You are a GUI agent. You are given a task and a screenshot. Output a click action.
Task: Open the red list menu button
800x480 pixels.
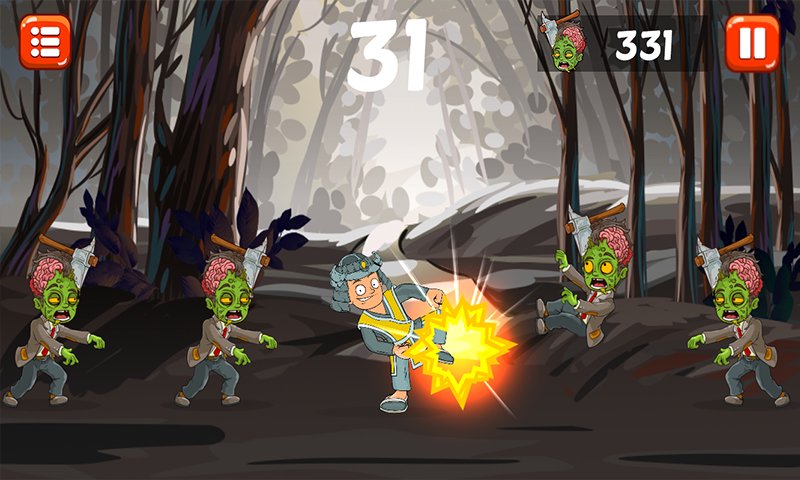click(x=45, y=42)
